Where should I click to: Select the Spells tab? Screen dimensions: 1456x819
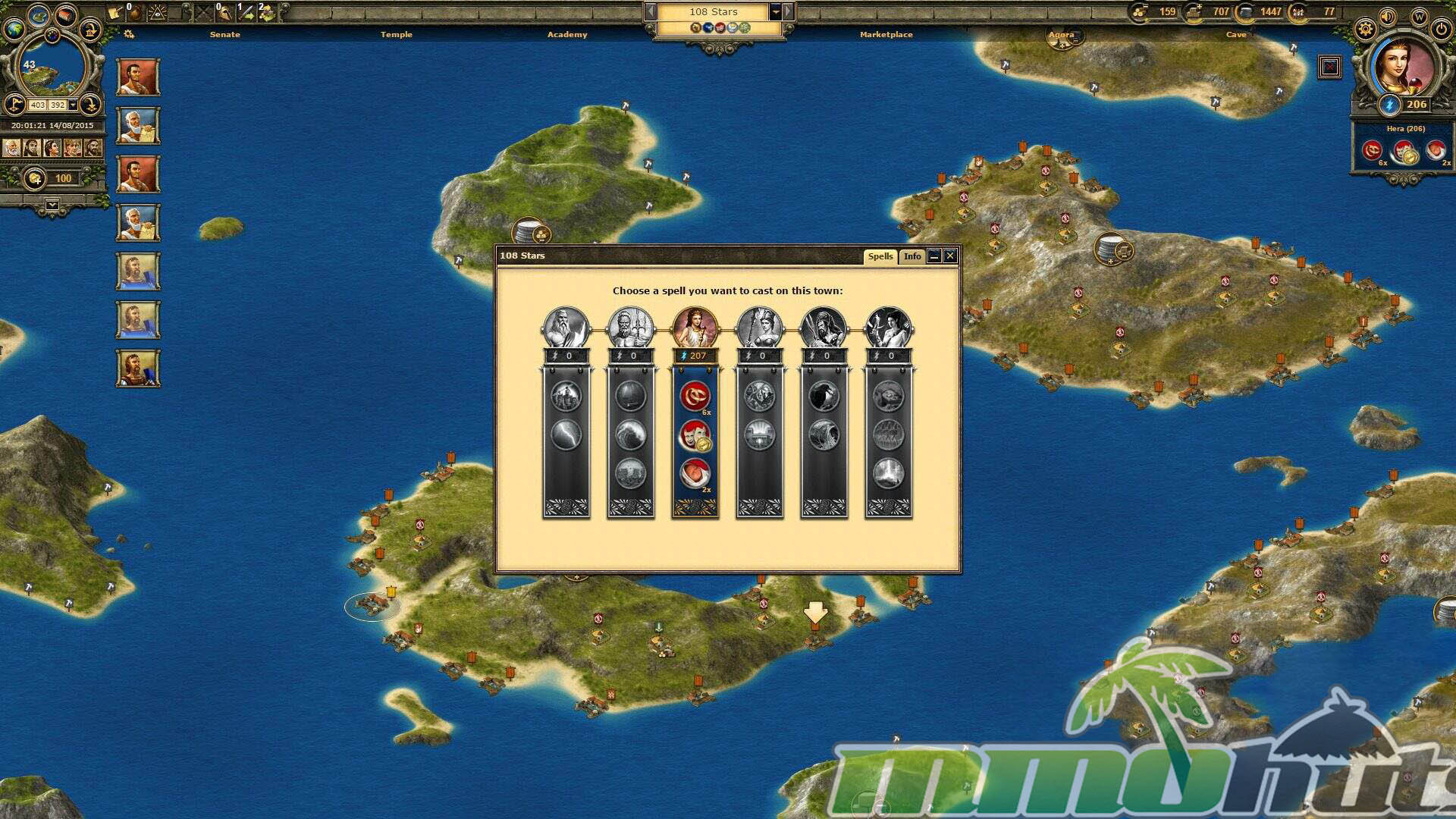click(x=880, y=256)
